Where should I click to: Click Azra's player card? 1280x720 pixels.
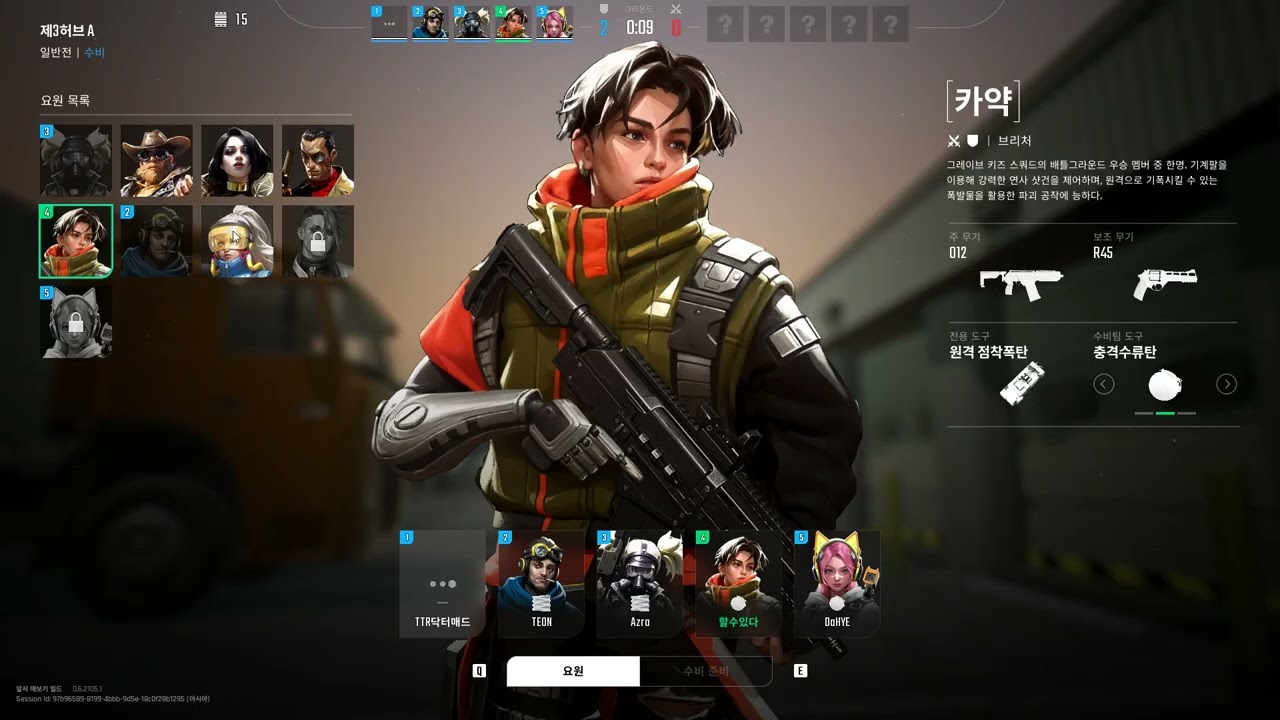pyautogui.click(x=640, y=584)
